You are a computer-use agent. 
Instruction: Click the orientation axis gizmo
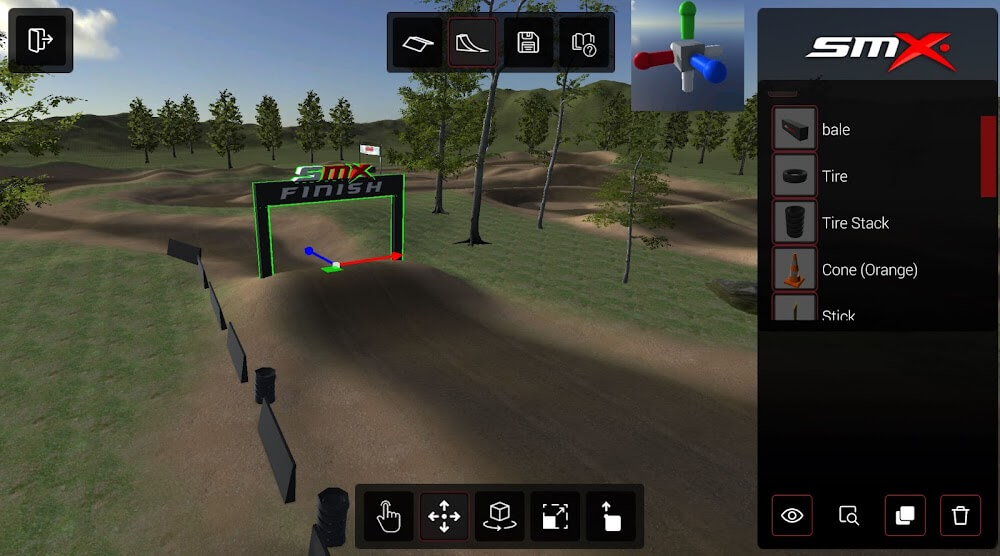[x=688, y=55]
